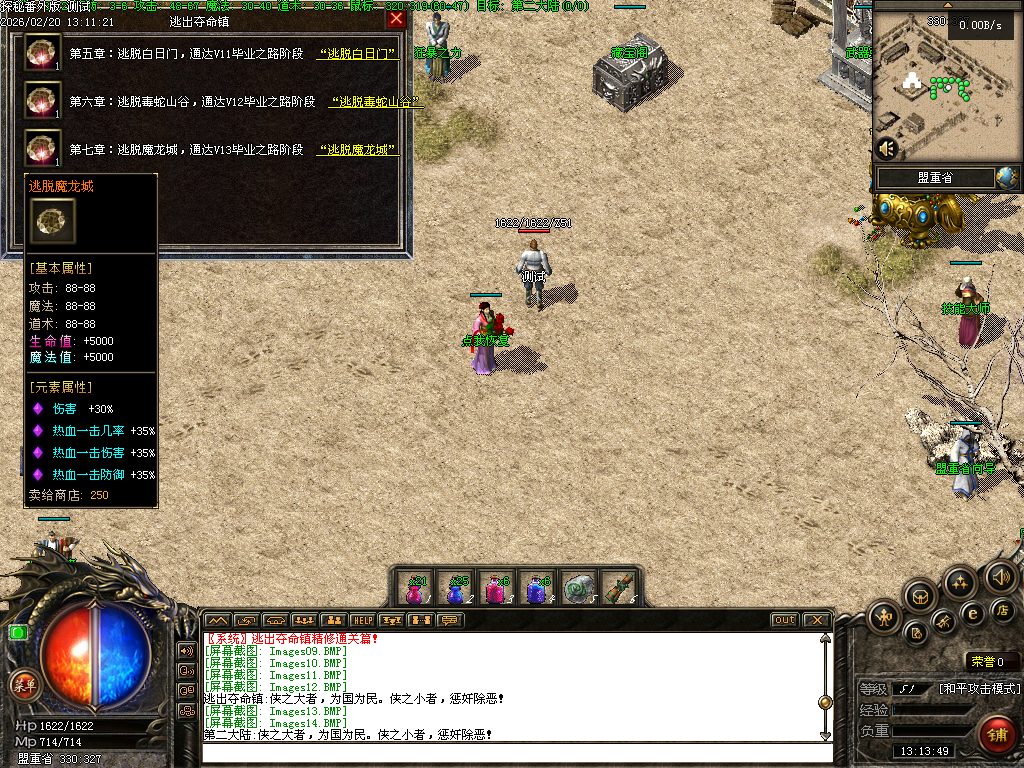
Task: Click the chat text input field
Action: pyautogui.click(x=515, y=752)
